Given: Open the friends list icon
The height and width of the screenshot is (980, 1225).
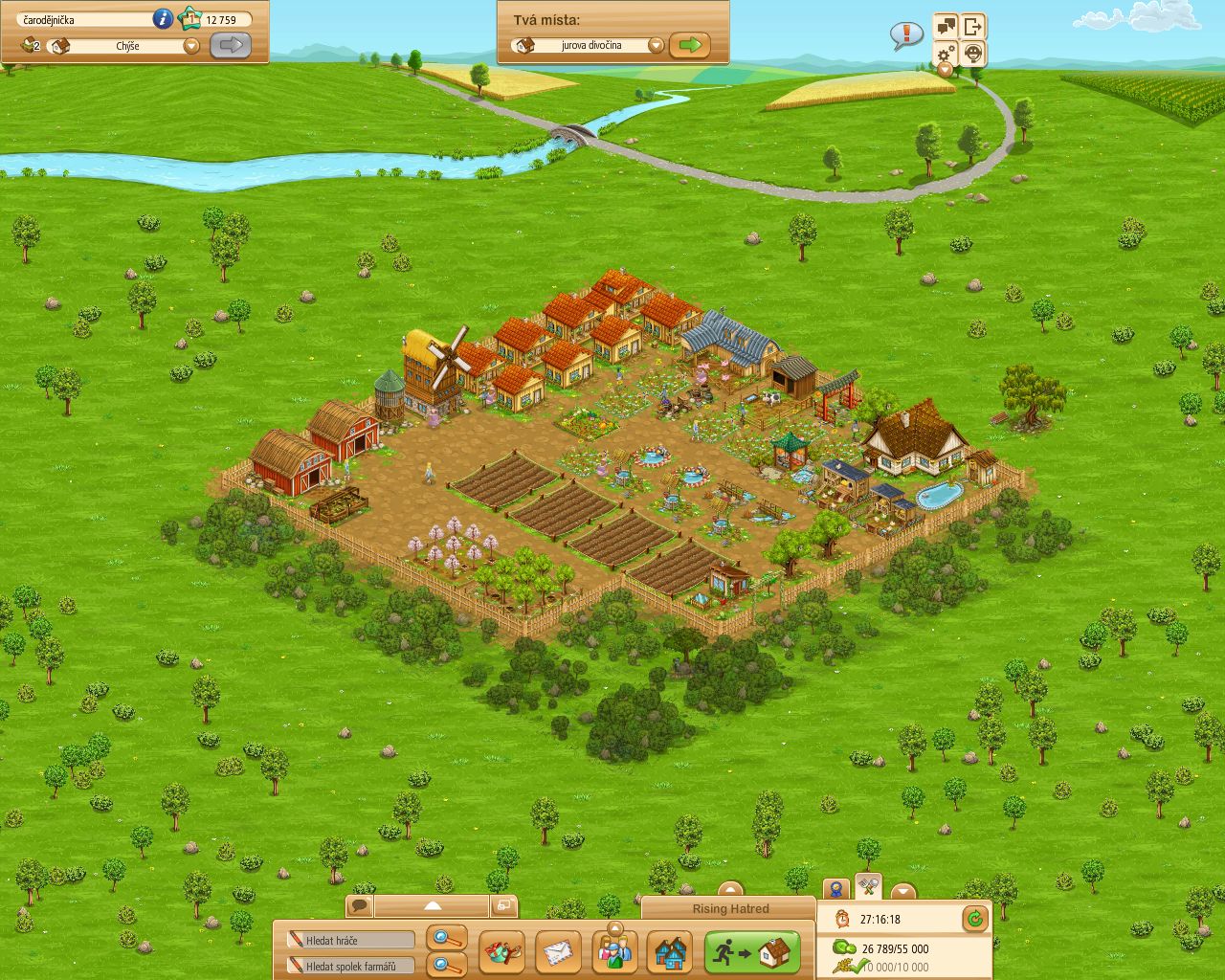Looking at the screenshot, I should [613, 951].
